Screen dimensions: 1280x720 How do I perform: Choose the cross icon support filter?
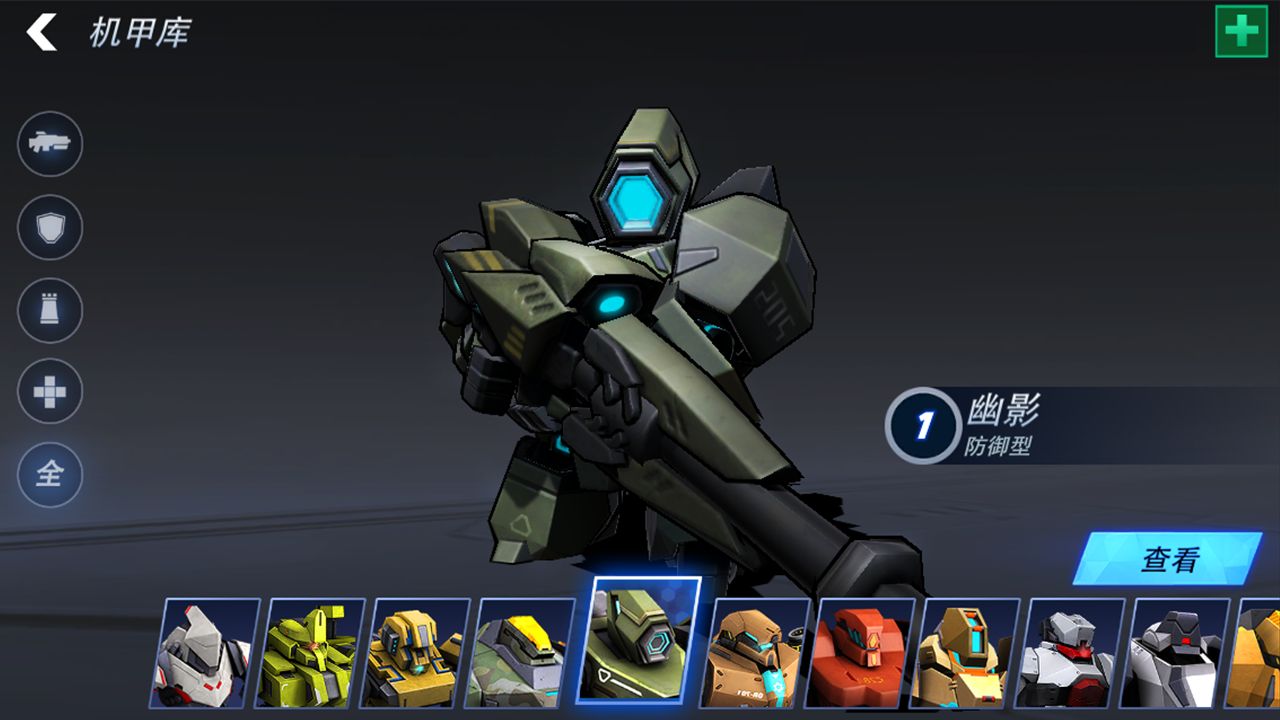(x=50, y=392)
